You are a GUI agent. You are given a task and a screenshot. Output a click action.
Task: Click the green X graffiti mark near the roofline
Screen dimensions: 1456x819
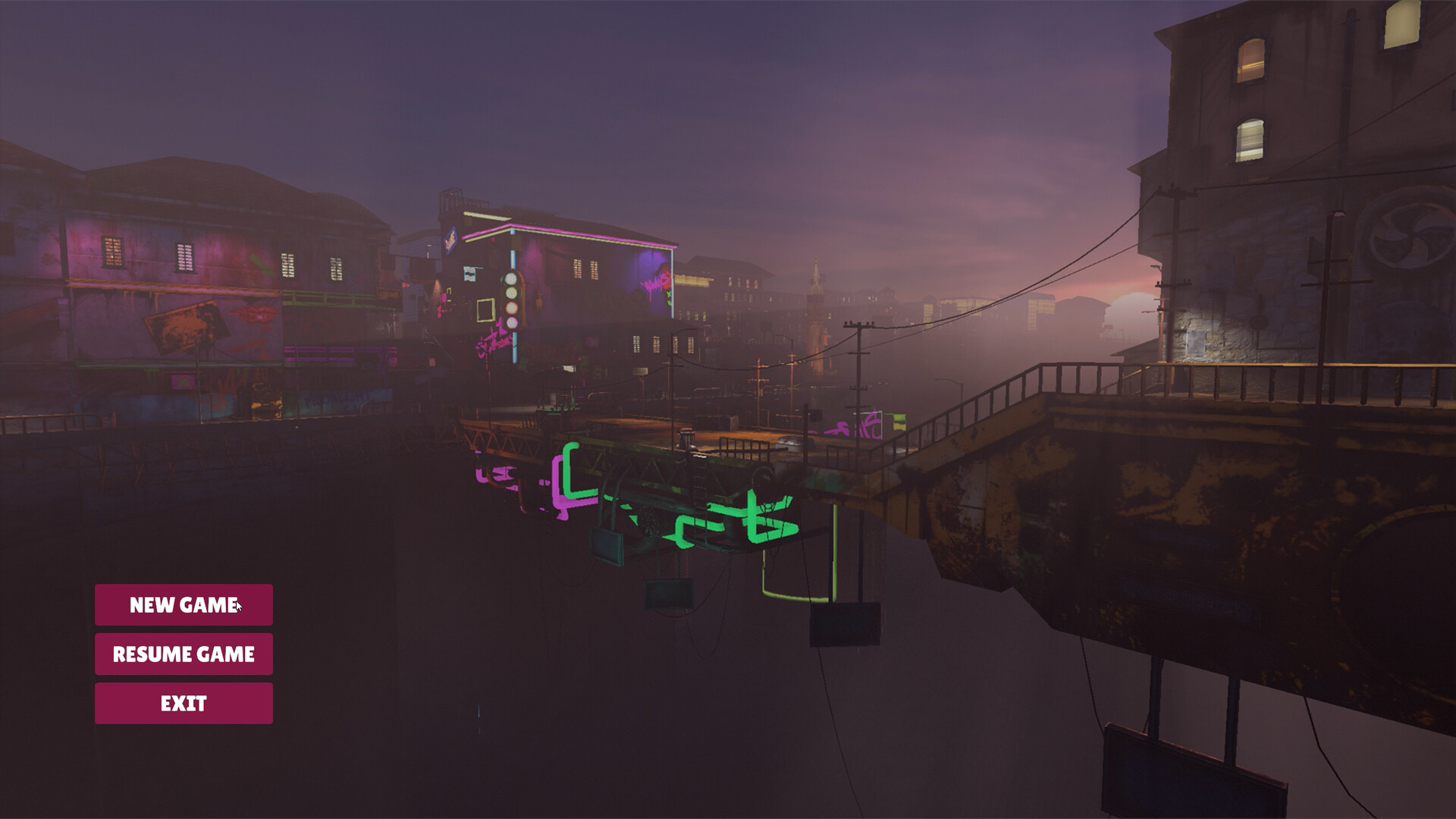click(668, 295)
